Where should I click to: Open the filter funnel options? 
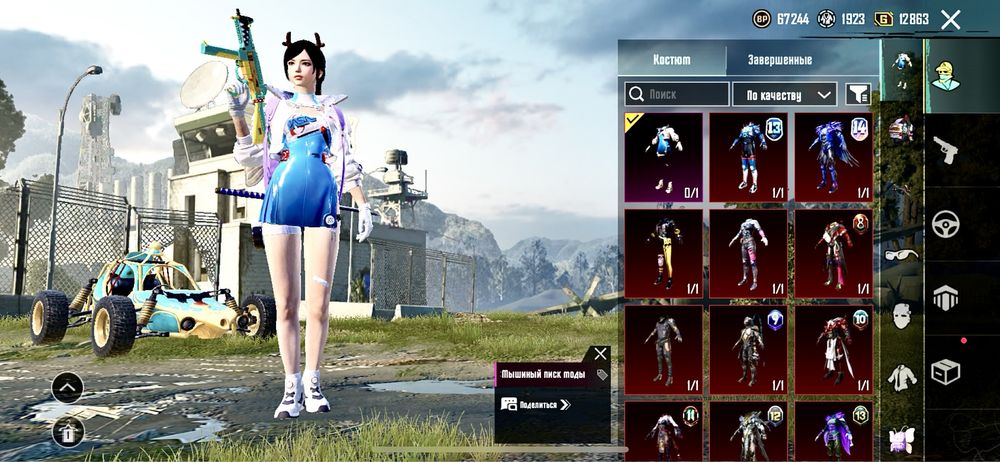(x=858, y=94)
